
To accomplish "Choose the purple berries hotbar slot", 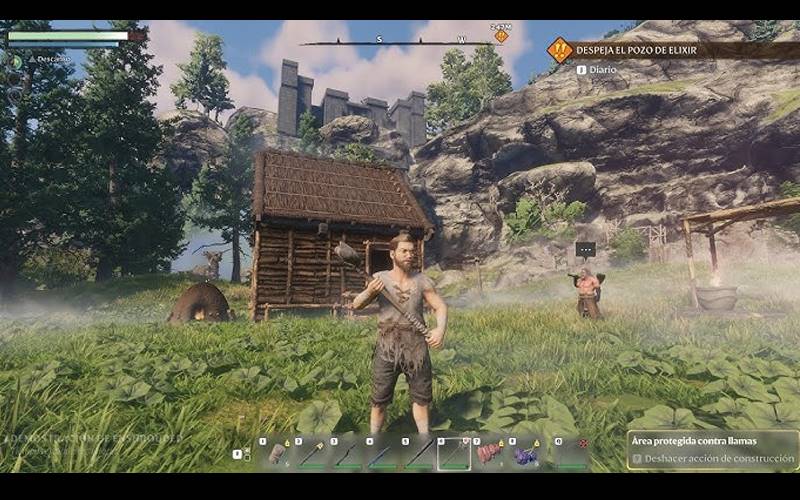I will pos(527,453).
